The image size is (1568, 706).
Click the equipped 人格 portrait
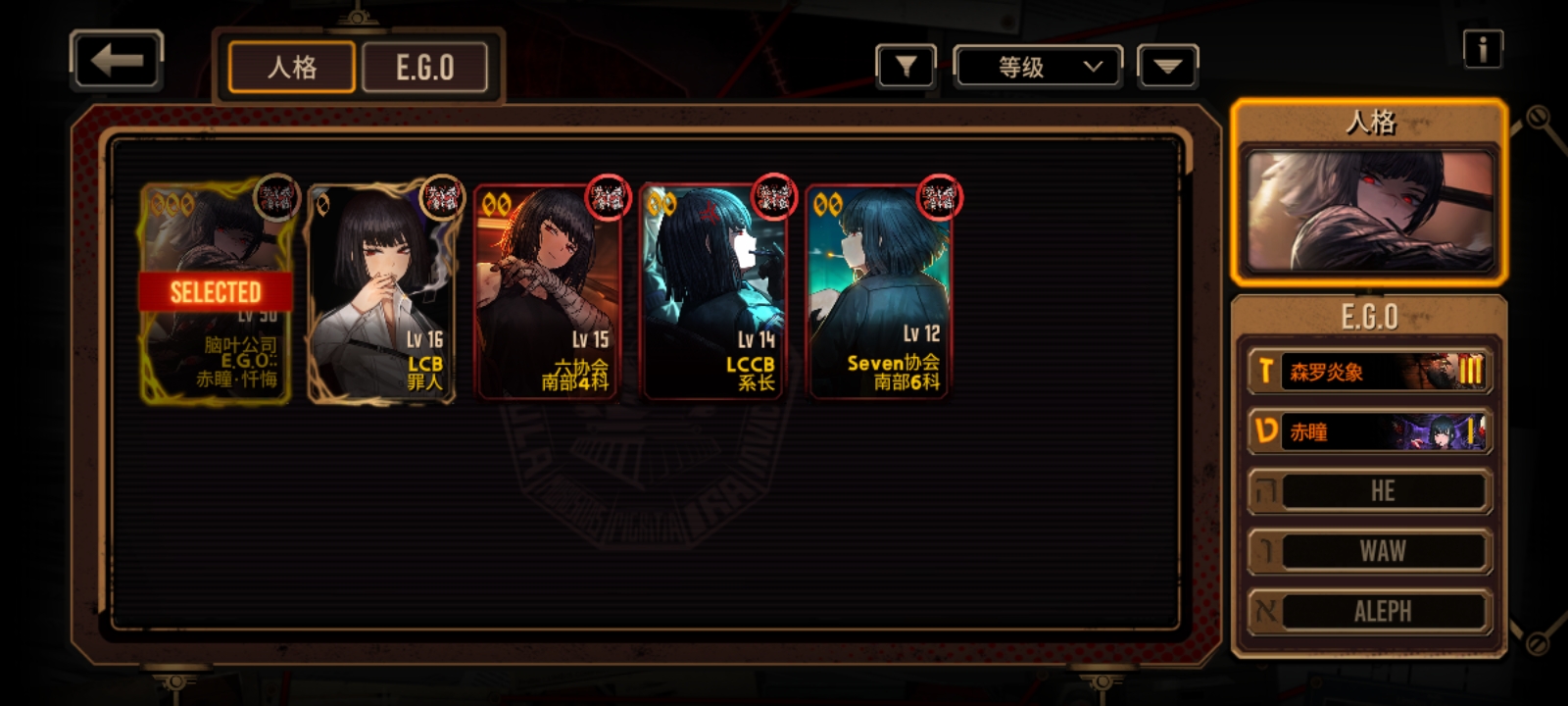tap(1369, 211)
